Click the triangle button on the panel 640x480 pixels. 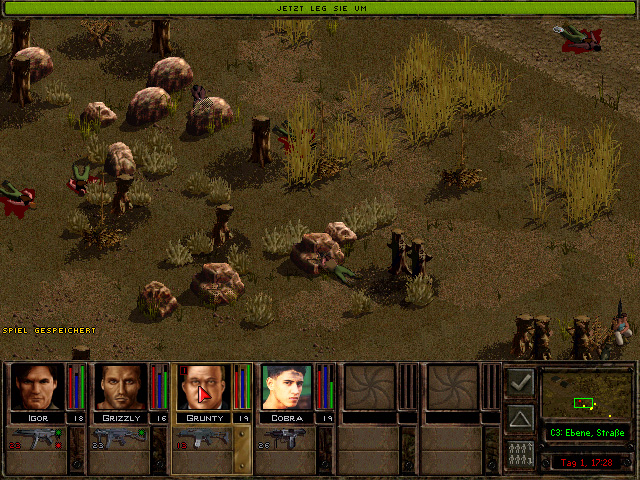[x=520, y=416]
